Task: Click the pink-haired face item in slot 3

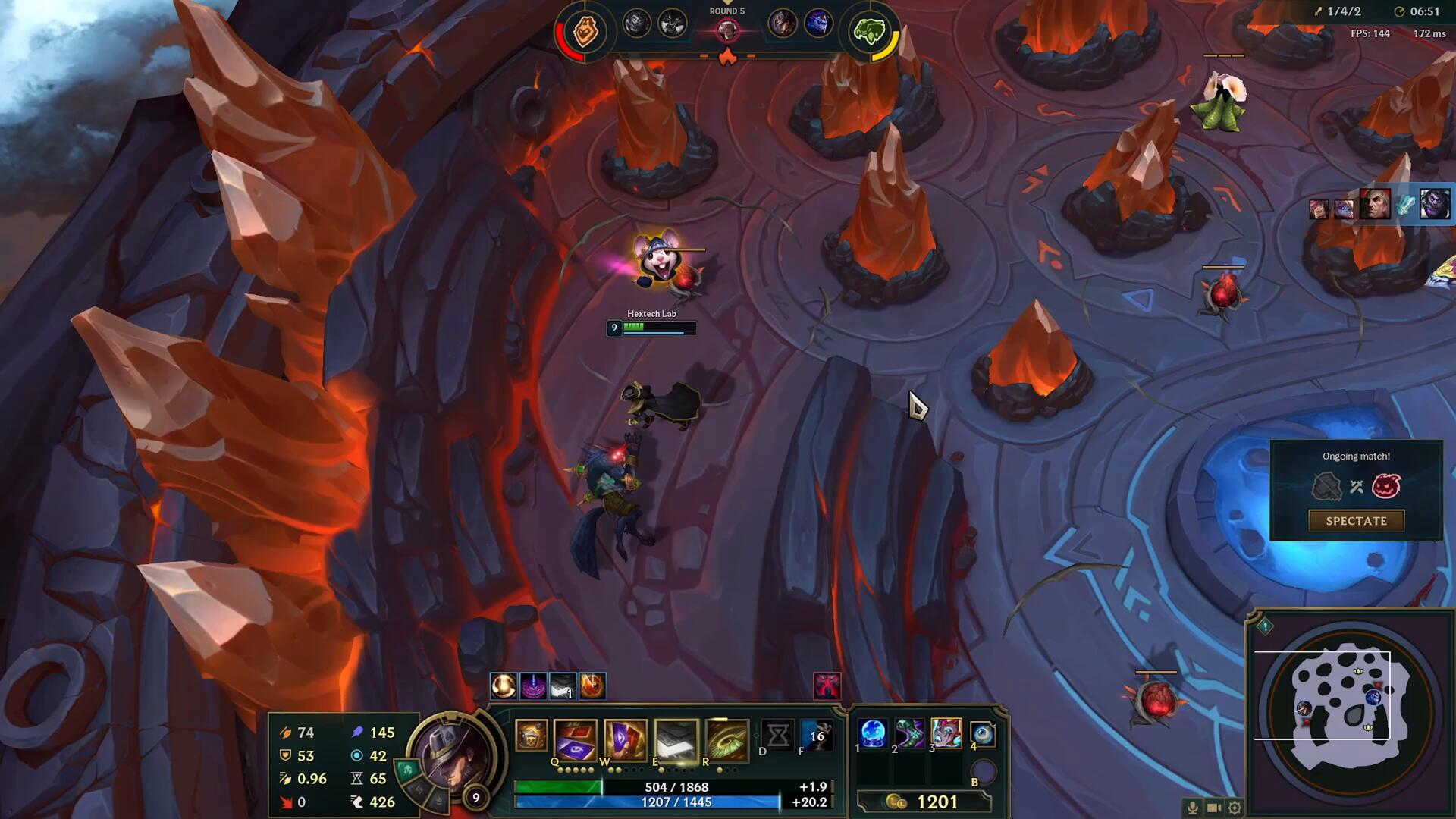Action: coord(946,733)
